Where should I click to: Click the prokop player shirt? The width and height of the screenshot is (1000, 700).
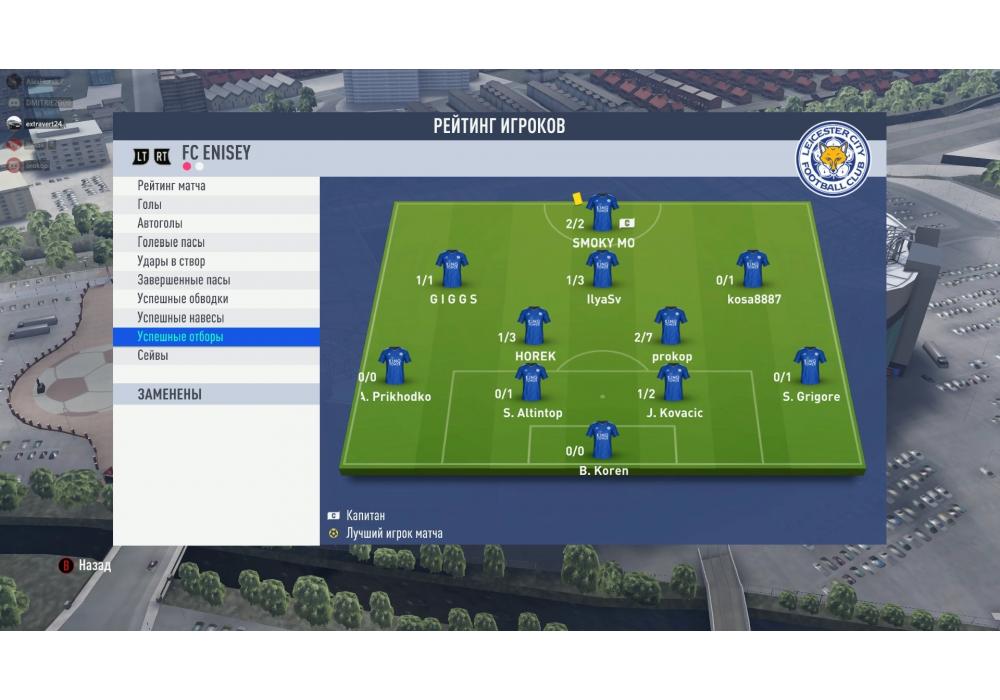[671, 326]
